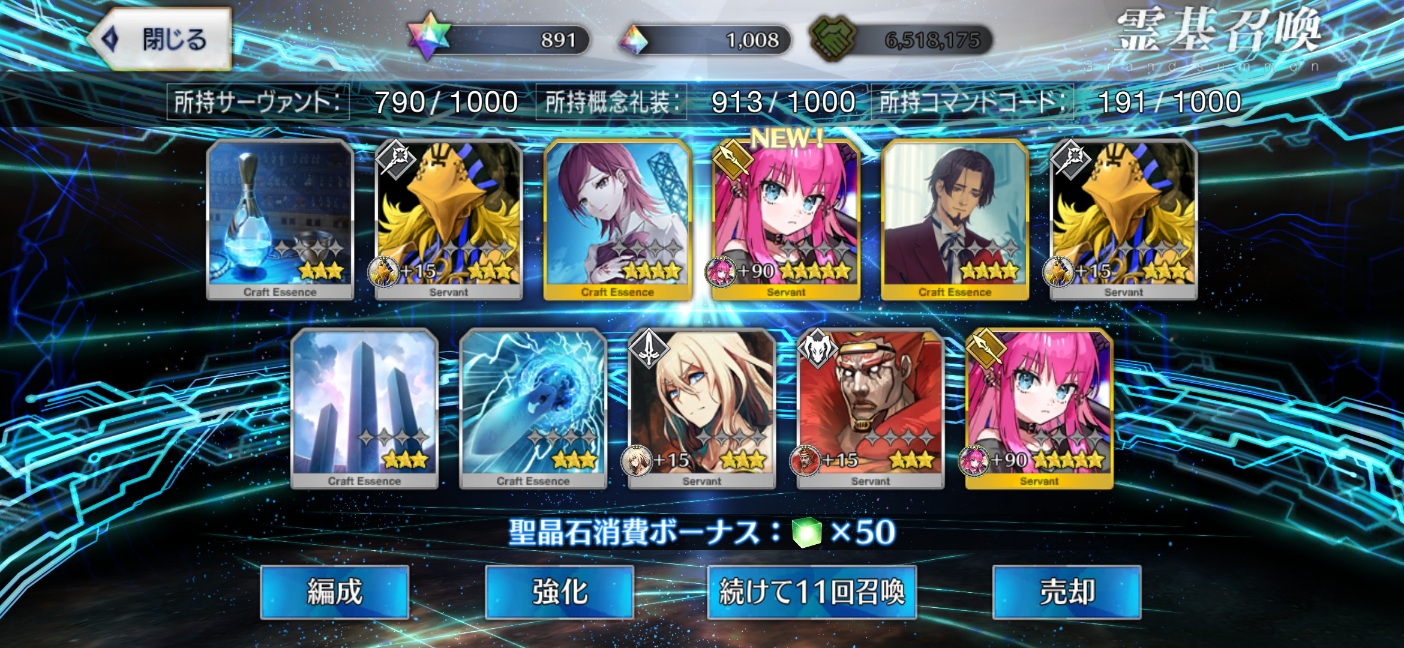The width and height of the screenshot is (1404, 648).
Task: Open the 編成 formation menu
Action: coord(334,592)
